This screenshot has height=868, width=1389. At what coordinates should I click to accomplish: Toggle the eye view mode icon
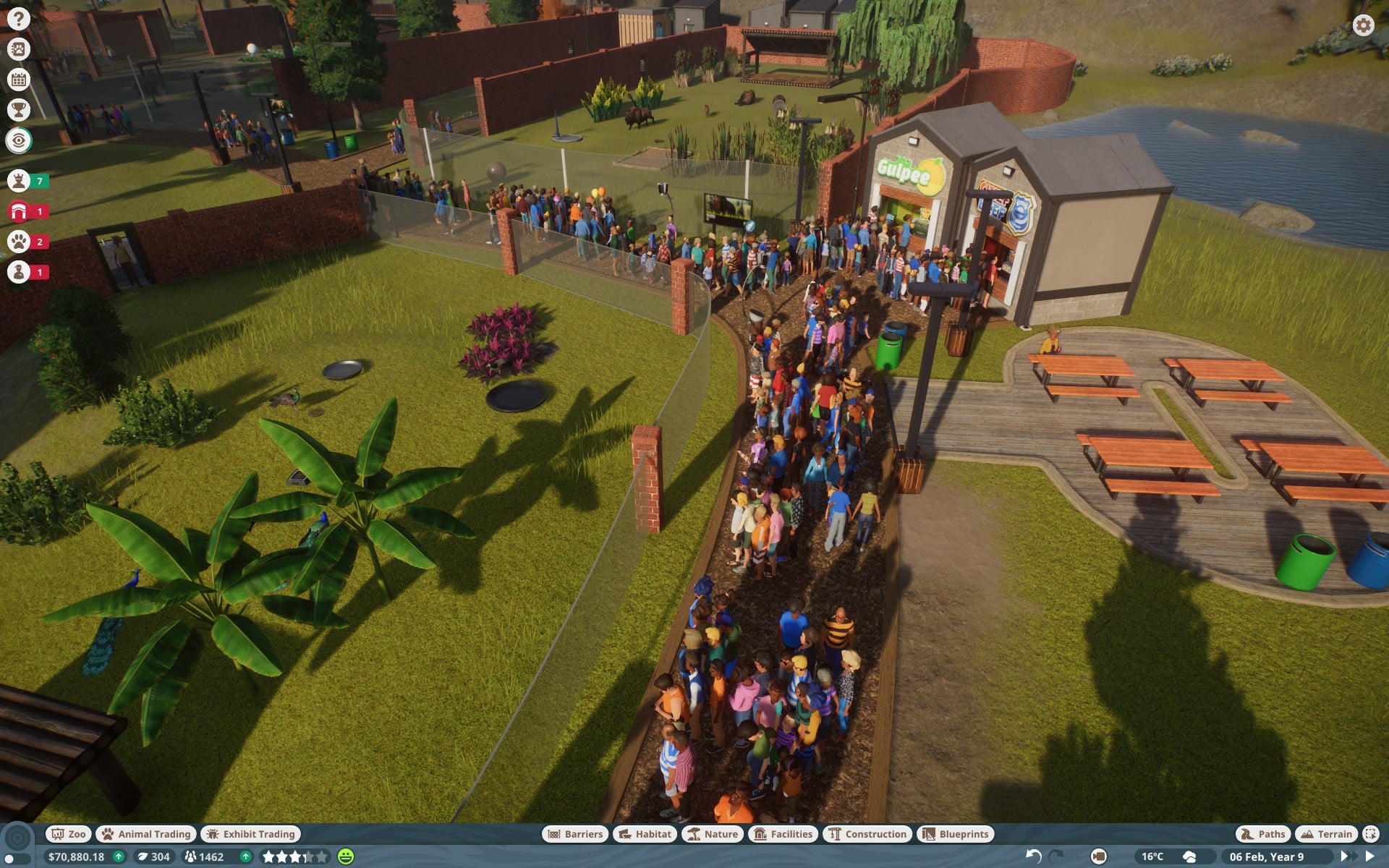(18, 140)
